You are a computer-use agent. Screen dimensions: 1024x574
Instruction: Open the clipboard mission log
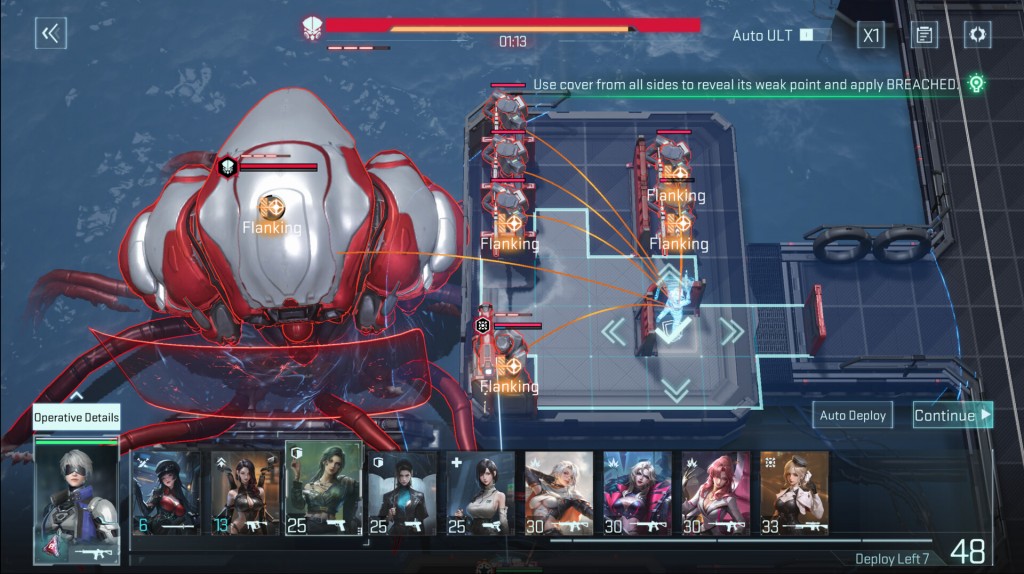click(x=924, y=35)
